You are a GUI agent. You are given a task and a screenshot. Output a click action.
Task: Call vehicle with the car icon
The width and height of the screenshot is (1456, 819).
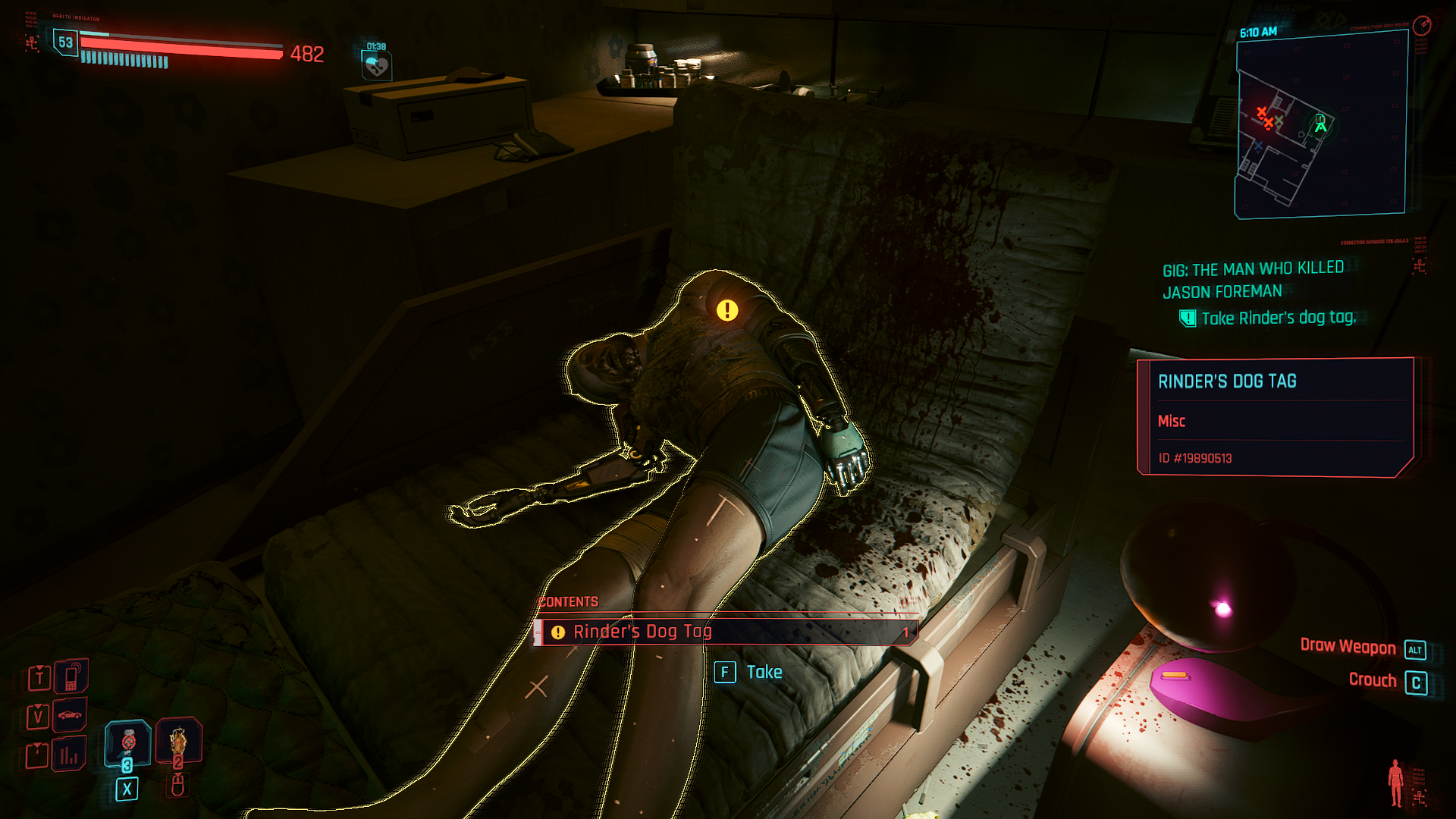[70, 715]
